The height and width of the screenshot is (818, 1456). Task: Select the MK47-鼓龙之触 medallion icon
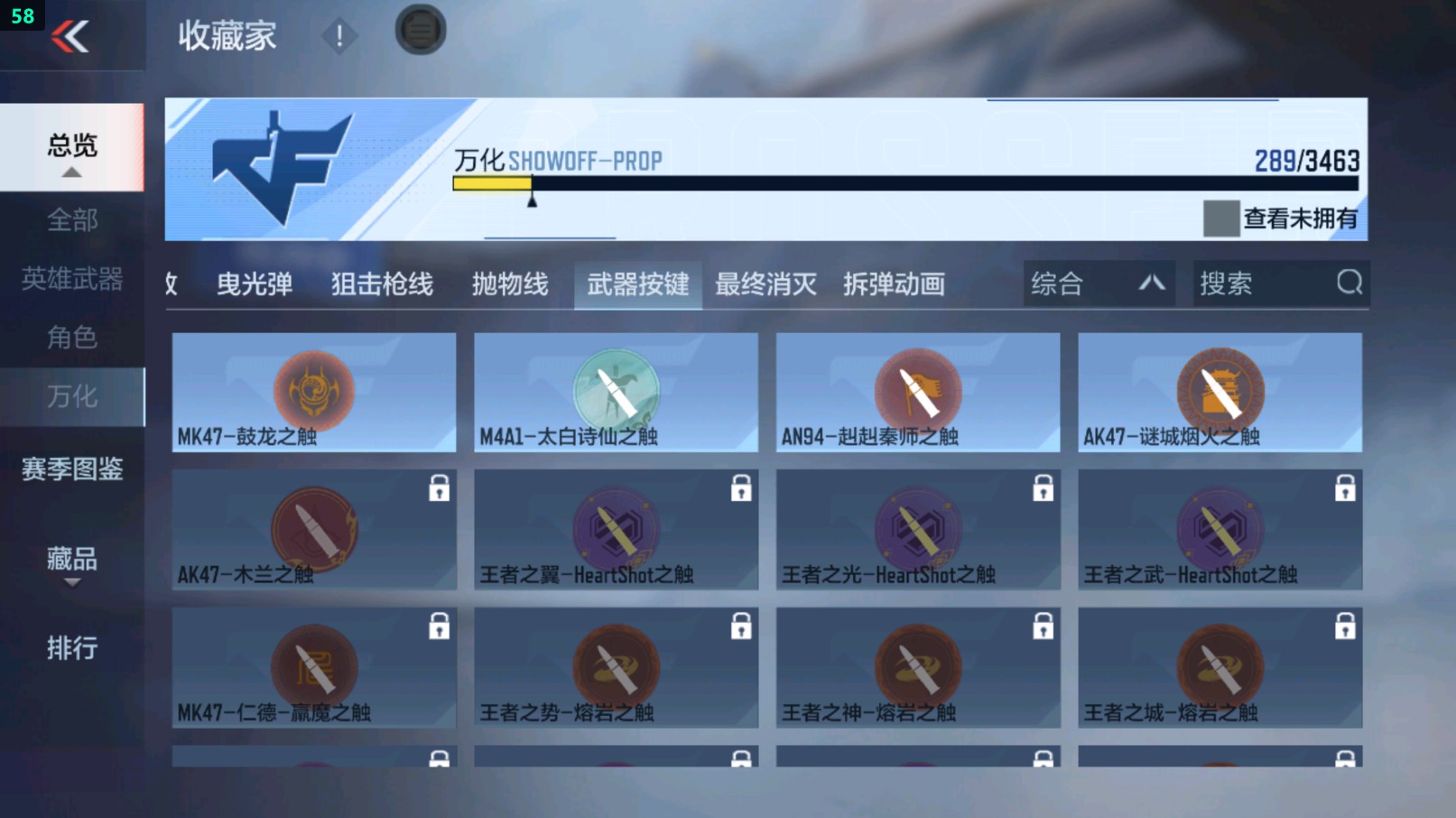313,390
